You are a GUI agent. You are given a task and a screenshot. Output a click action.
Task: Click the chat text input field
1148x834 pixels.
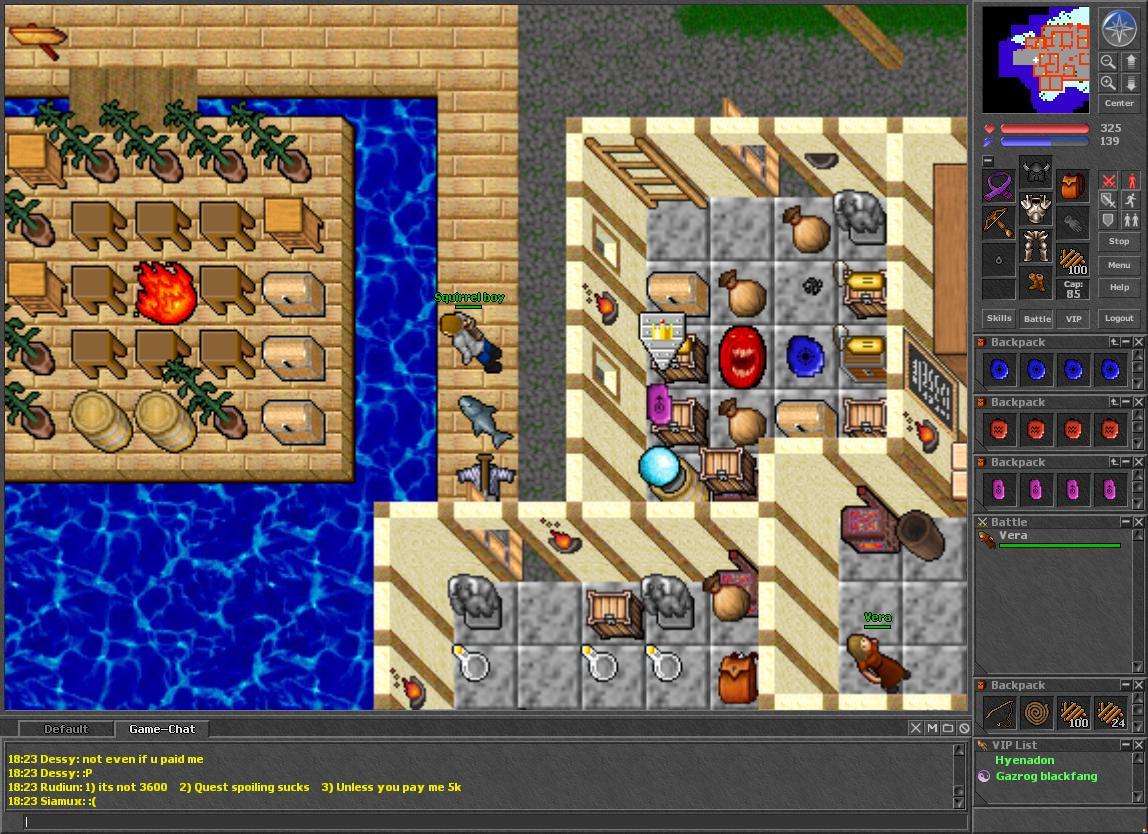coord(490,821)
